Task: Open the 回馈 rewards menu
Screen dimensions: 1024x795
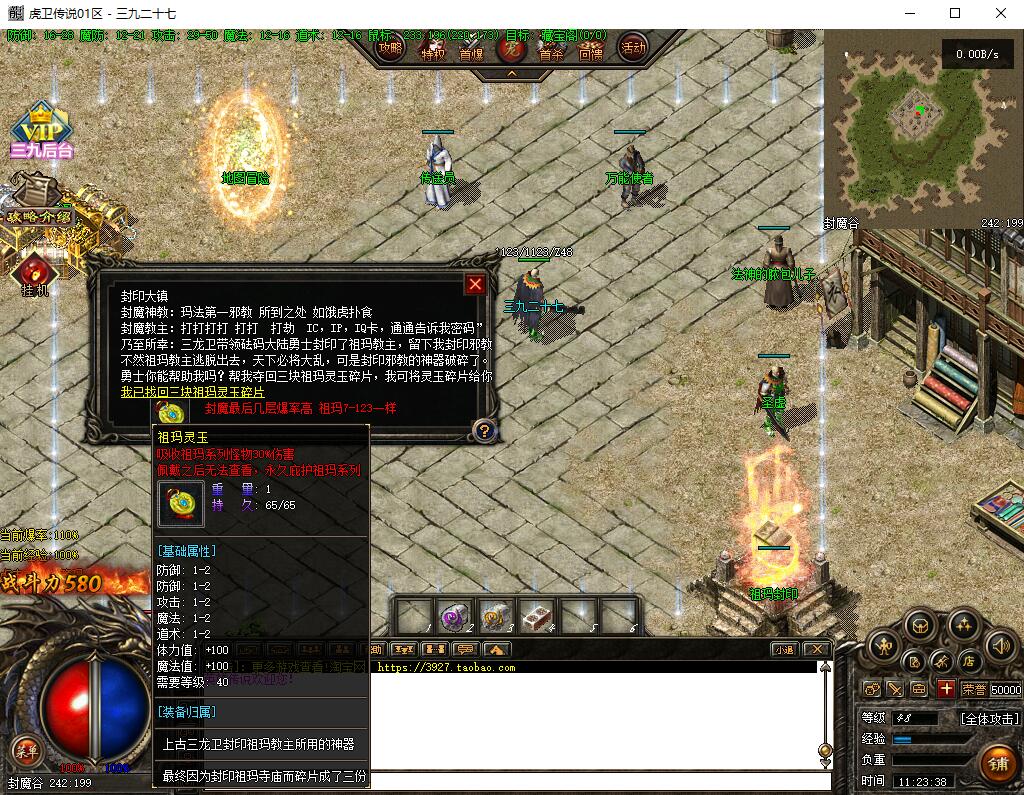Action: pos(591,48)
